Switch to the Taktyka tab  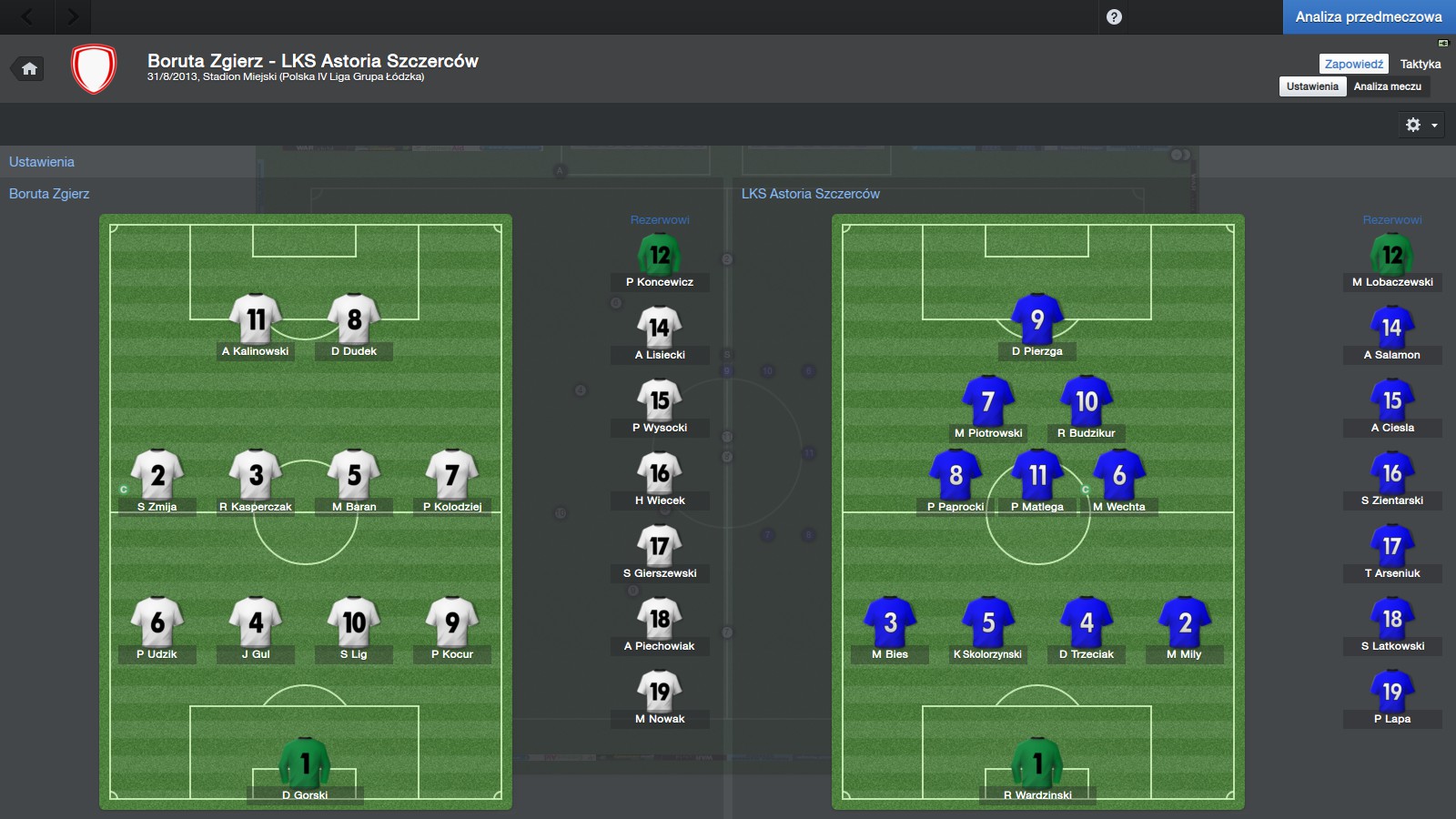click(1420, 64)
